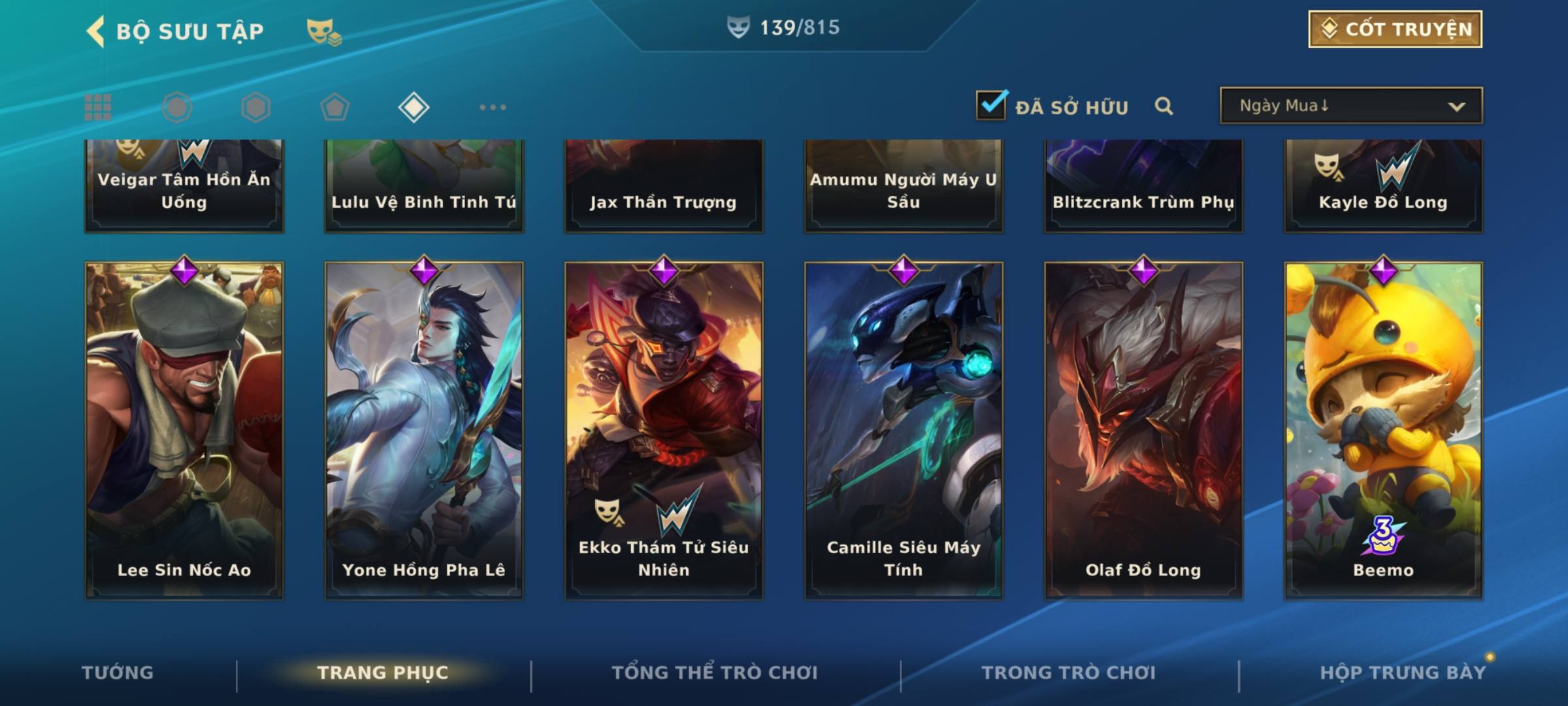
Task: Select the Lee Sin Nốc Ao skin
Action: (184, 430)
